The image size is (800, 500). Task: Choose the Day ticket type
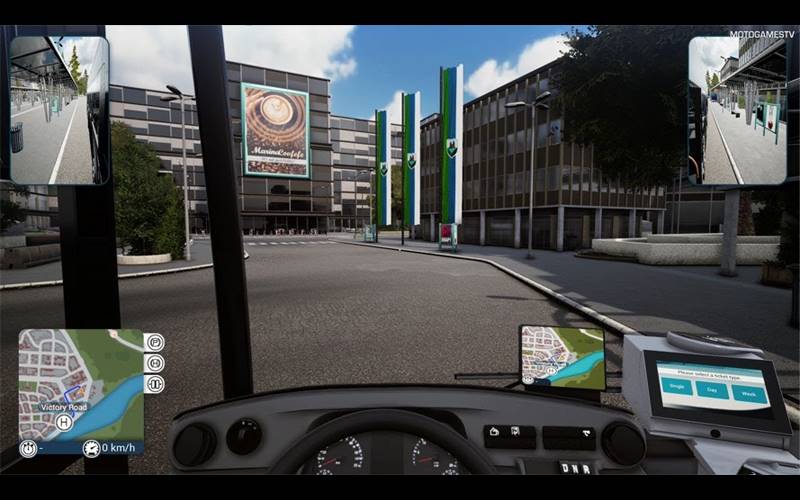pyautogui.click(x=711, y=391)
